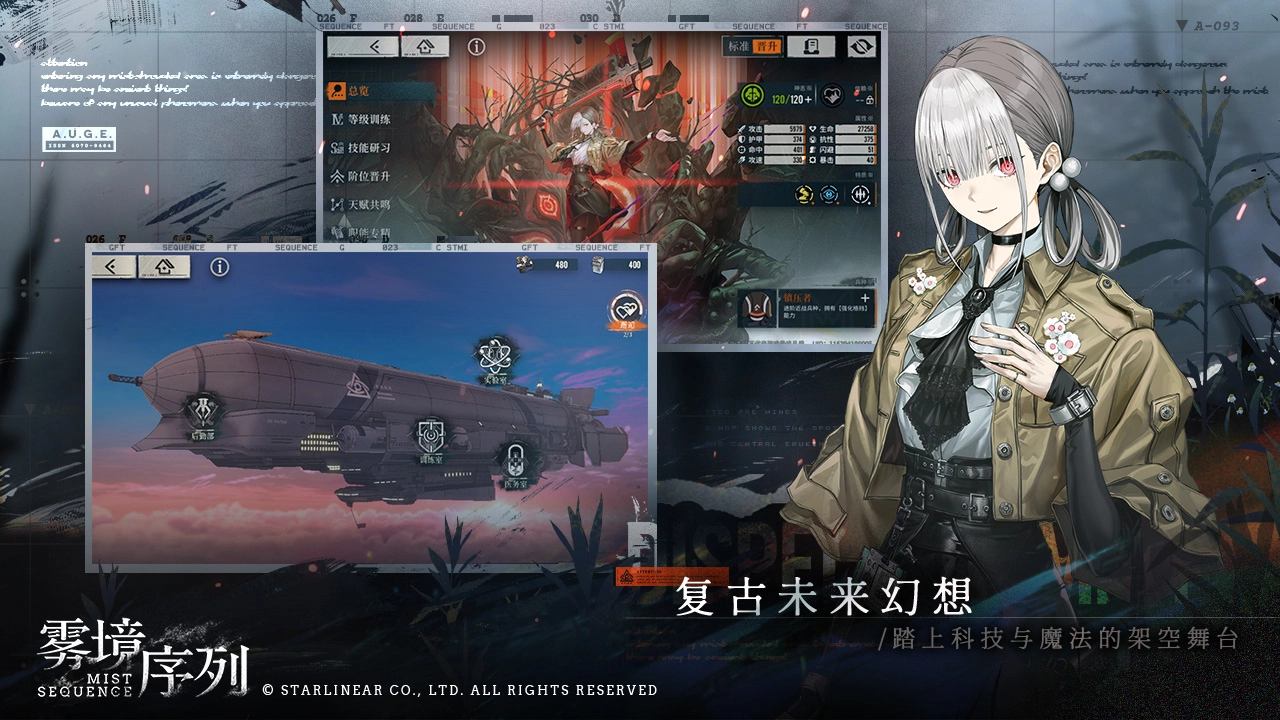Toggle the document/skin icon next to the 晋升 tab
Viewport: 1280px width, 720px height.
click(x=811, y=45)
